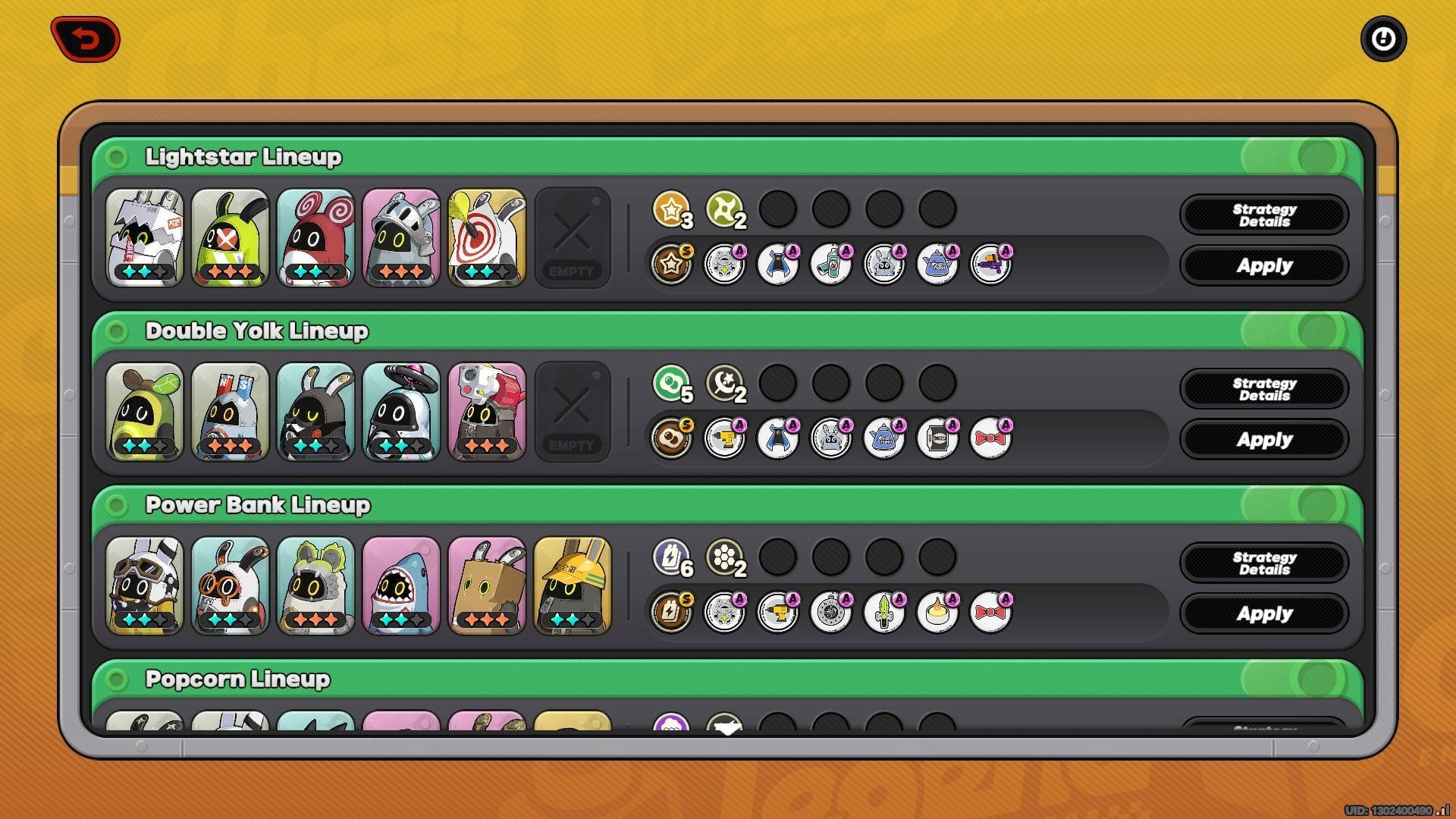Select the honeycomb icon in Power Bank Lineup

coord(726,561)
